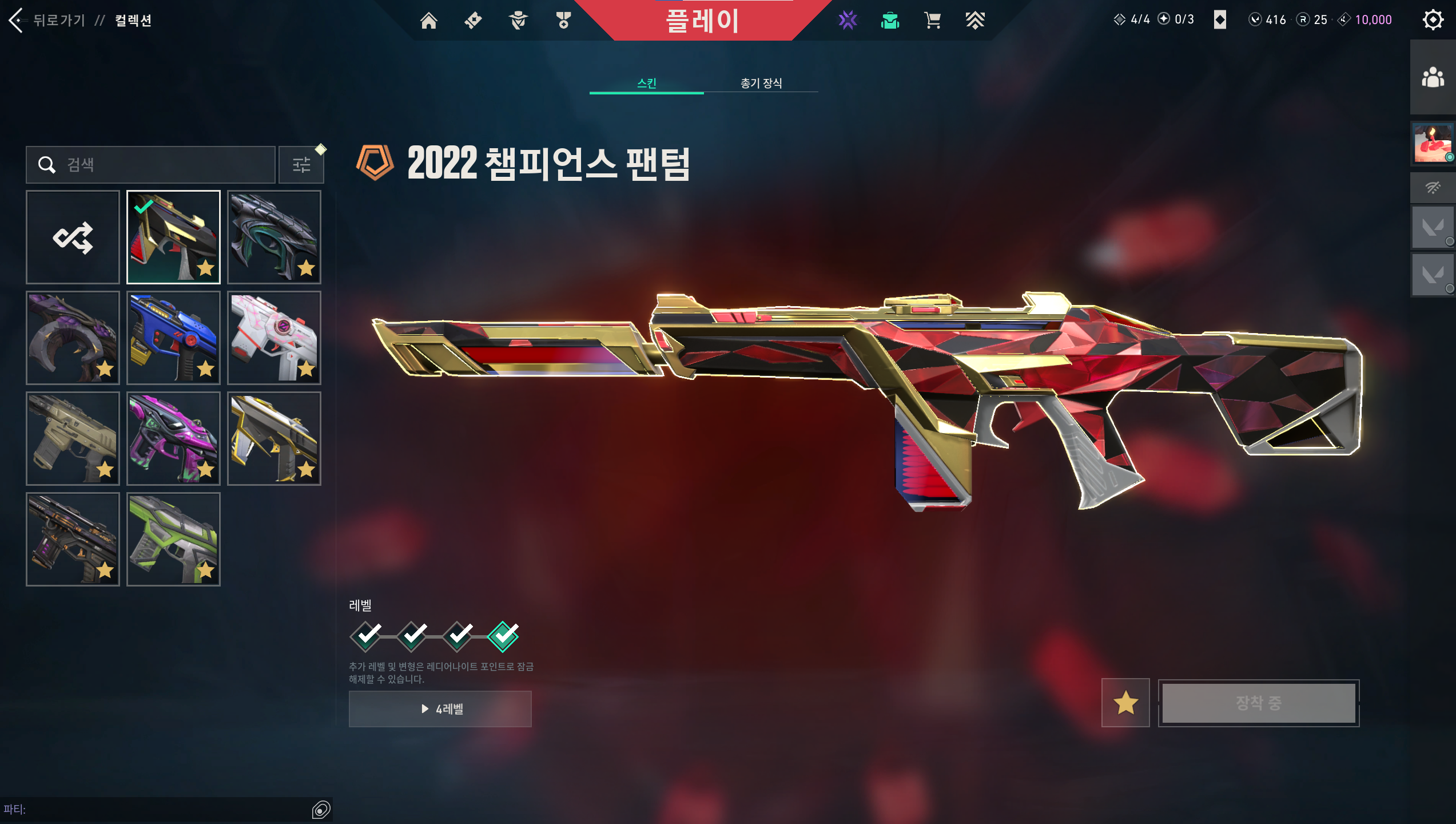Click the red 플레이 button
This screenshot has height=824, width=1456.
coord(702,21)
